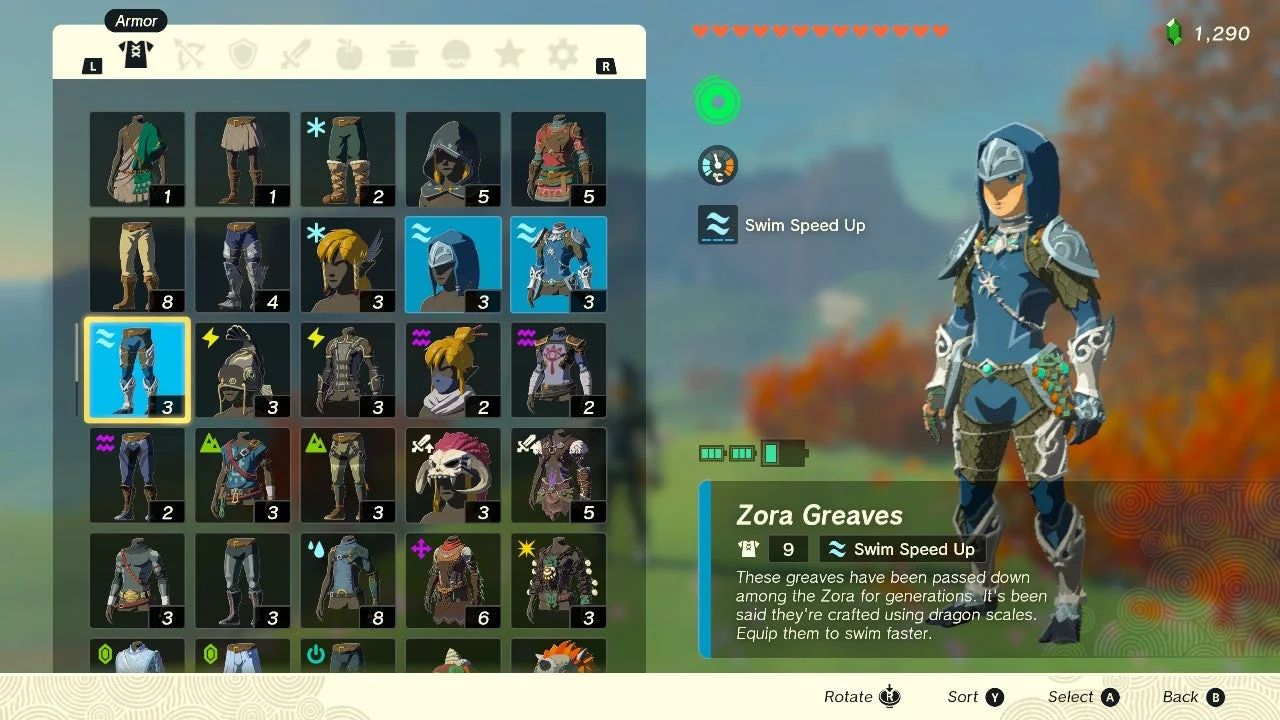Unequip the selected Zora Greaves
The width and height of the screenshot is (1280, 720).
pyautogui.click(x=137, y=369)
